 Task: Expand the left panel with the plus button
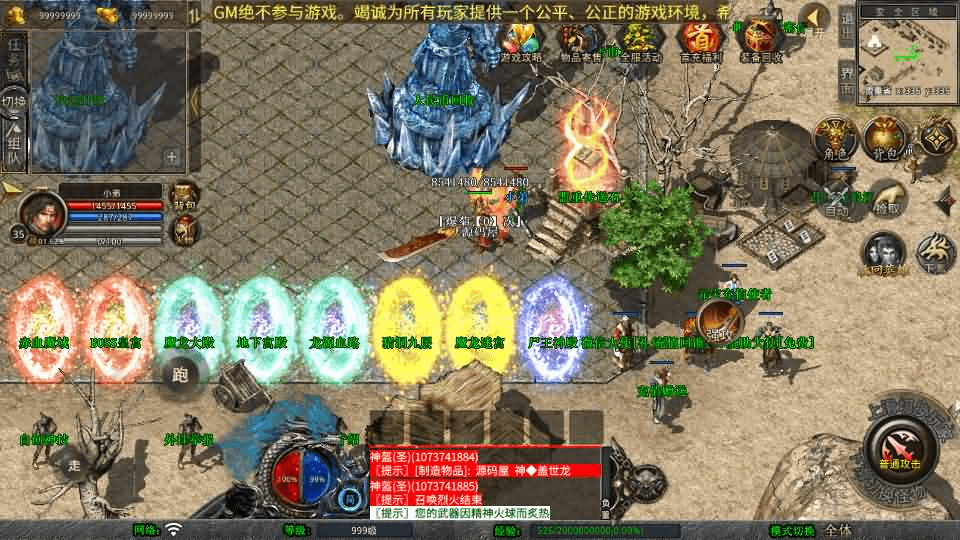click(x=171, y=156)
